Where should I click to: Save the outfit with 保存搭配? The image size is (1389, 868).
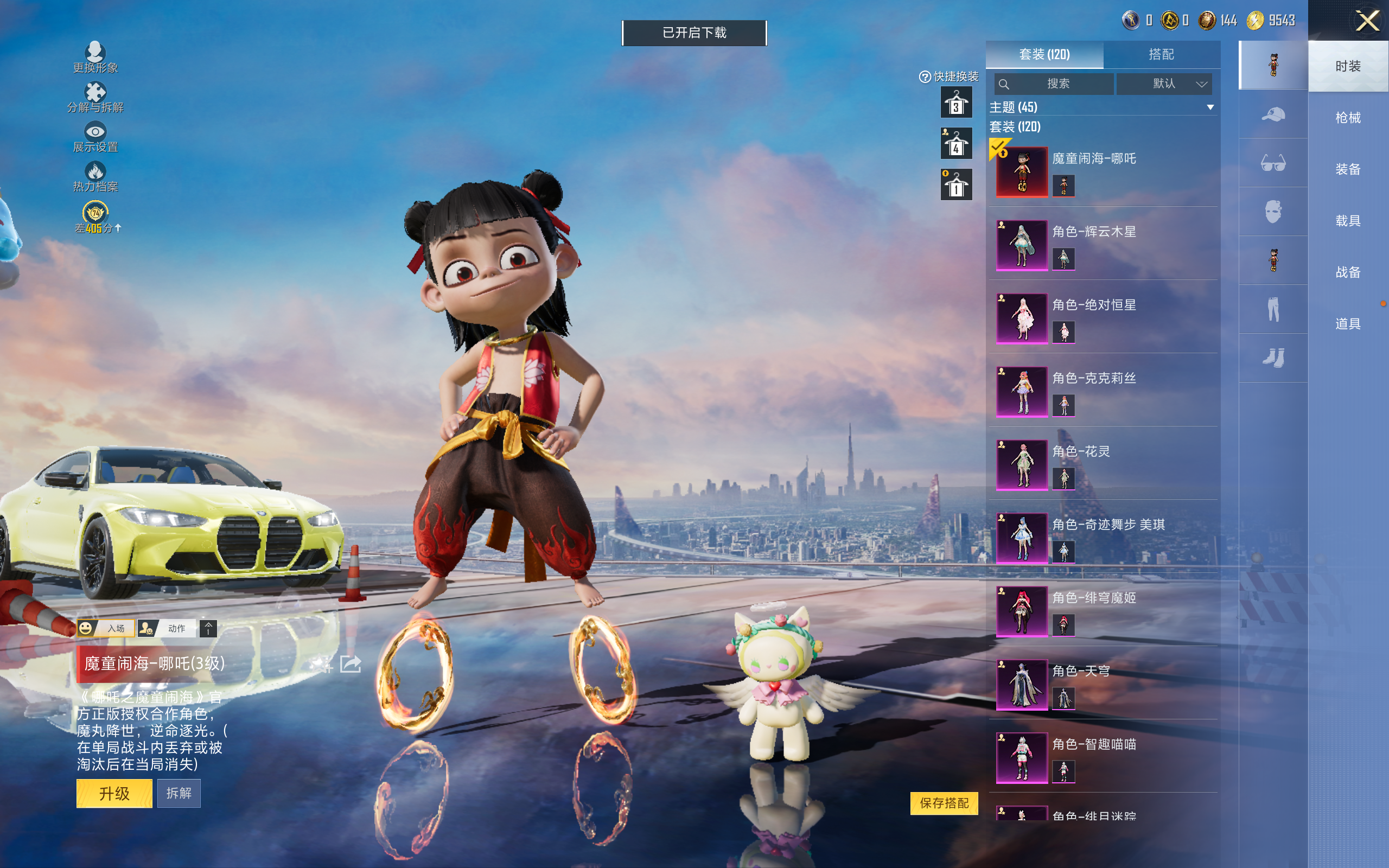944,802
